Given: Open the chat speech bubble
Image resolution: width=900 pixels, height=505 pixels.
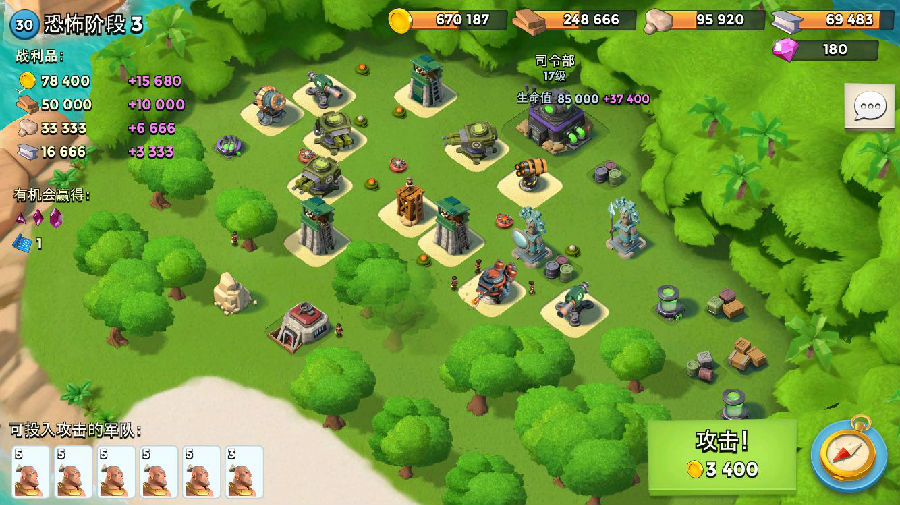Looking at the screenshot, I should (x=869, y=107).
